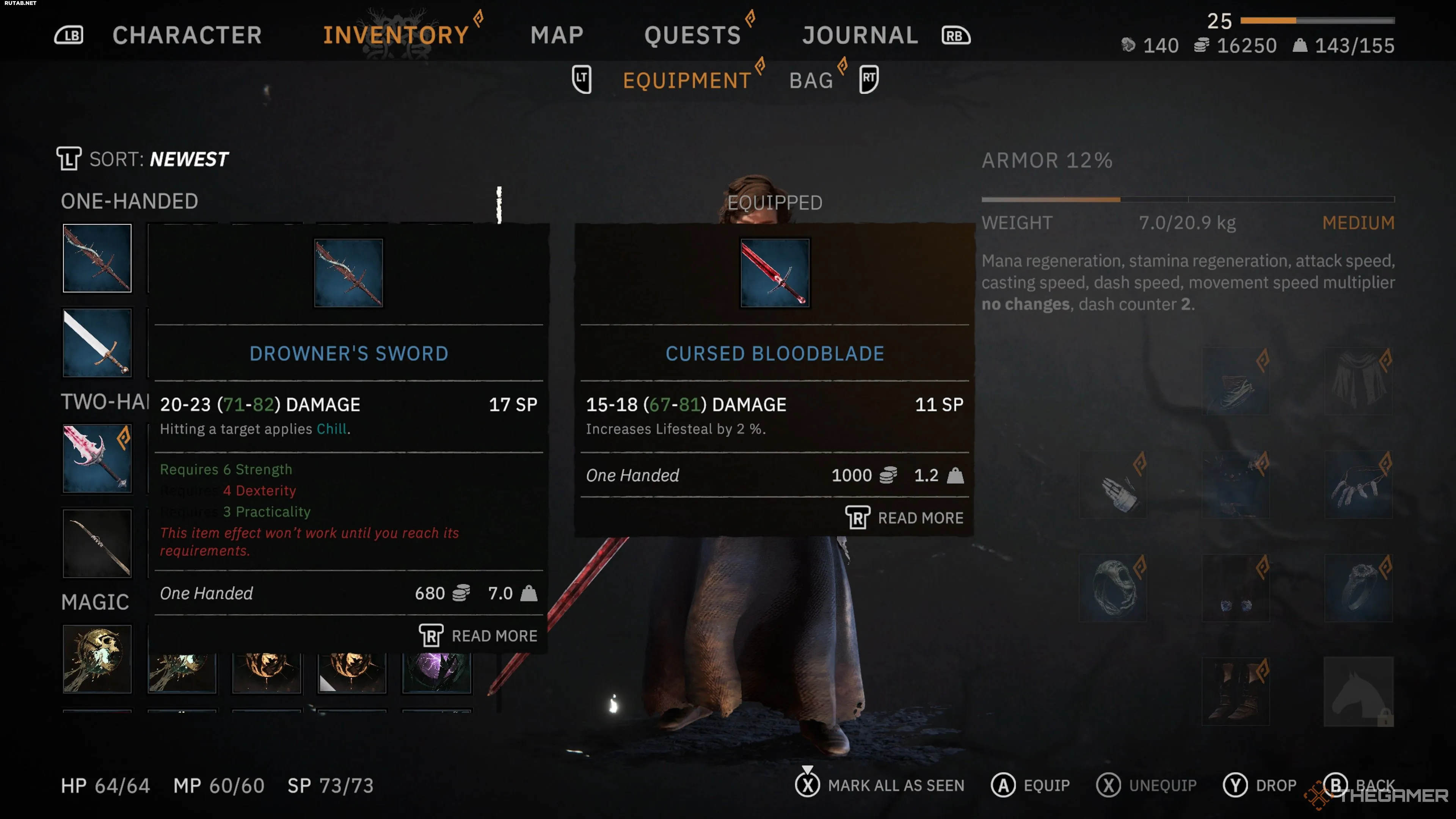Select the skull orb magic item slot

pyautogui.click(x=97, y=659)
